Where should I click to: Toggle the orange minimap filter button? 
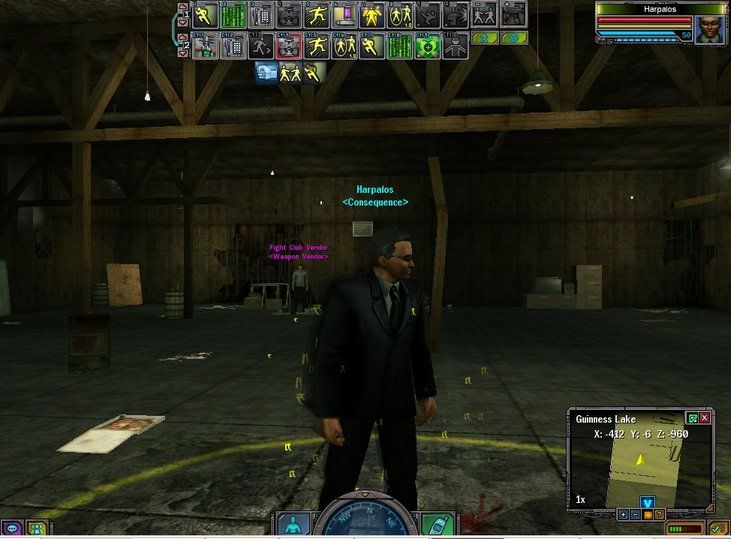click(x=648, y=514)
